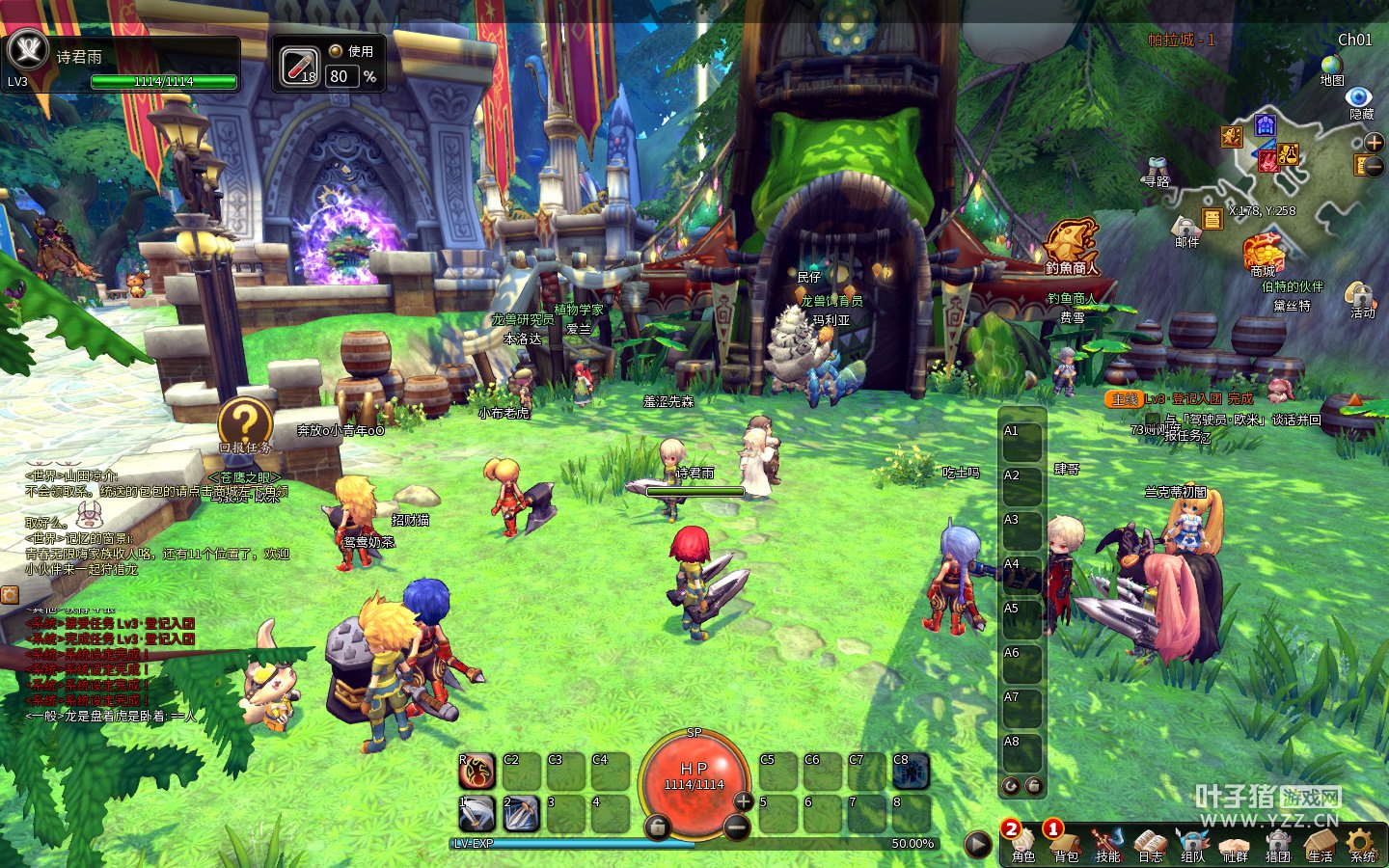This screenshot has width=1389, height=868.
Task: Open the 邮件 mail icon
Action: [x=1185, y=230]
